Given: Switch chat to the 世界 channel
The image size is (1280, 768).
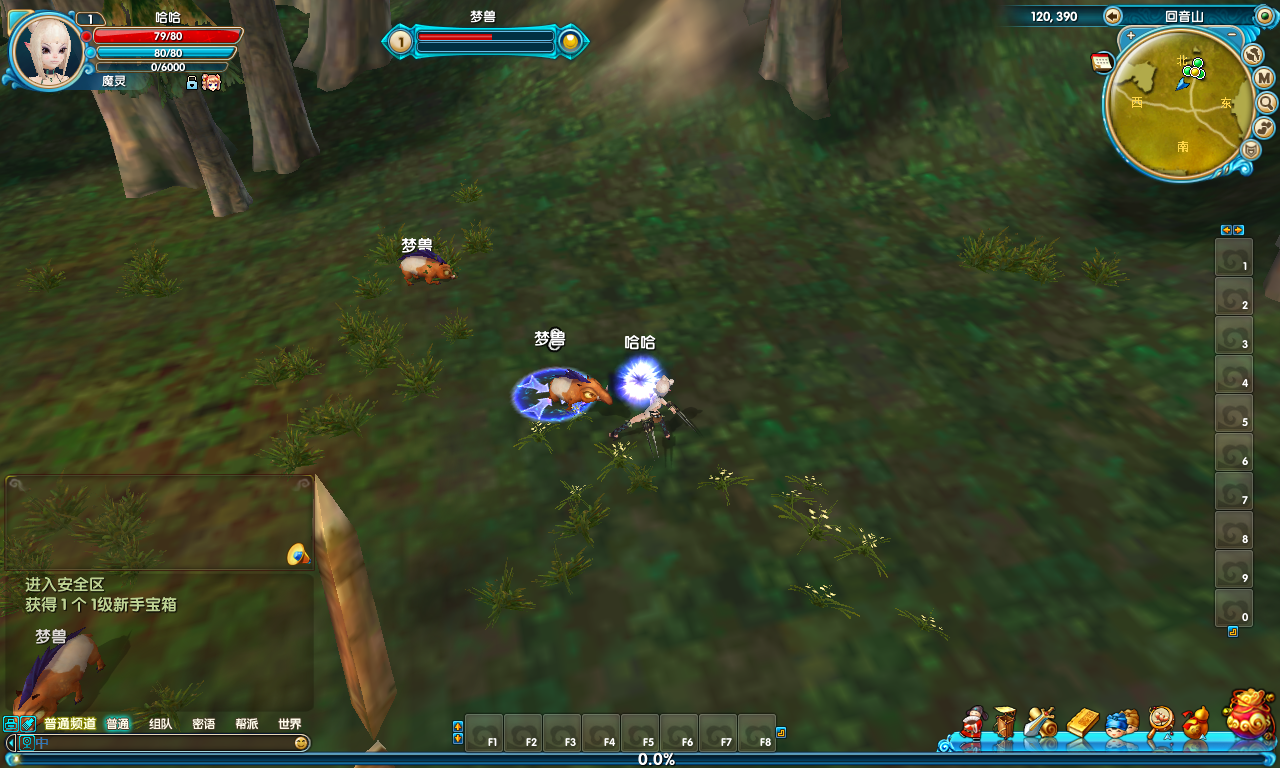Looking at the screenshot, I should click(x=289, y=724).
